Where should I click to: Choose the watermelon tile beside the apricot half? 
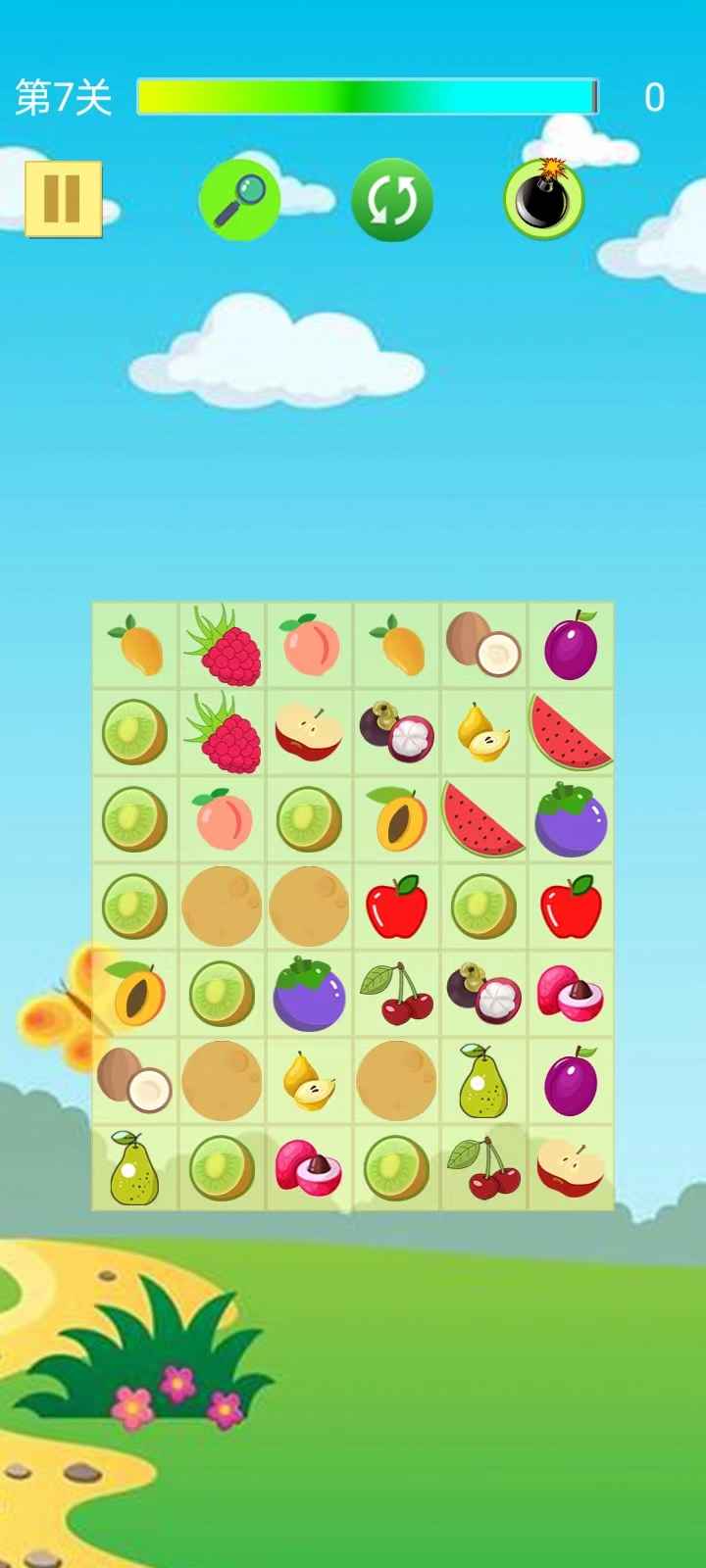point(483,819)
